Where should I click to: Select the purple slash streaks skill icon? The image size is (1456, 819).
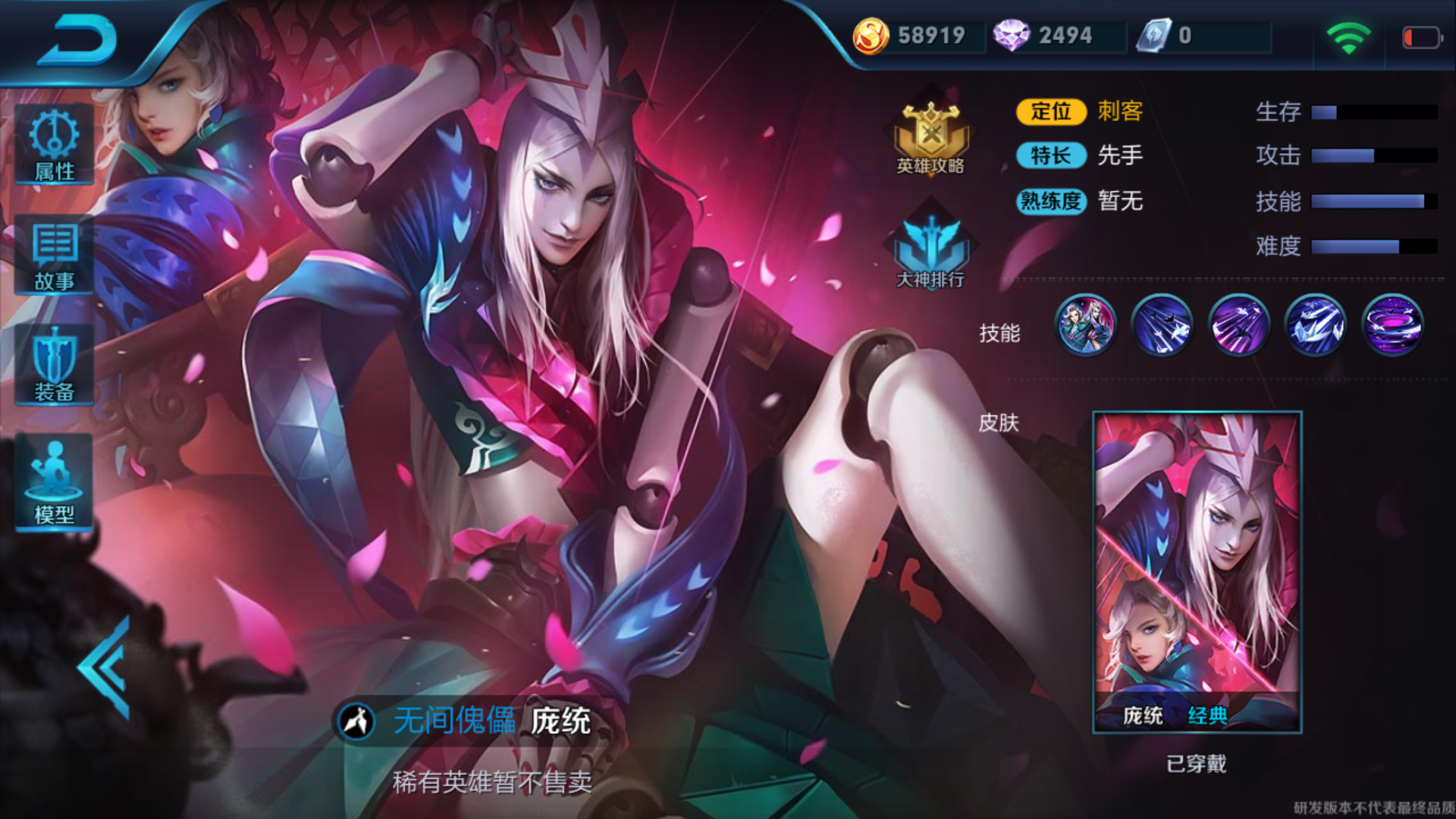pyautogui.click(x=1238, y=326)
